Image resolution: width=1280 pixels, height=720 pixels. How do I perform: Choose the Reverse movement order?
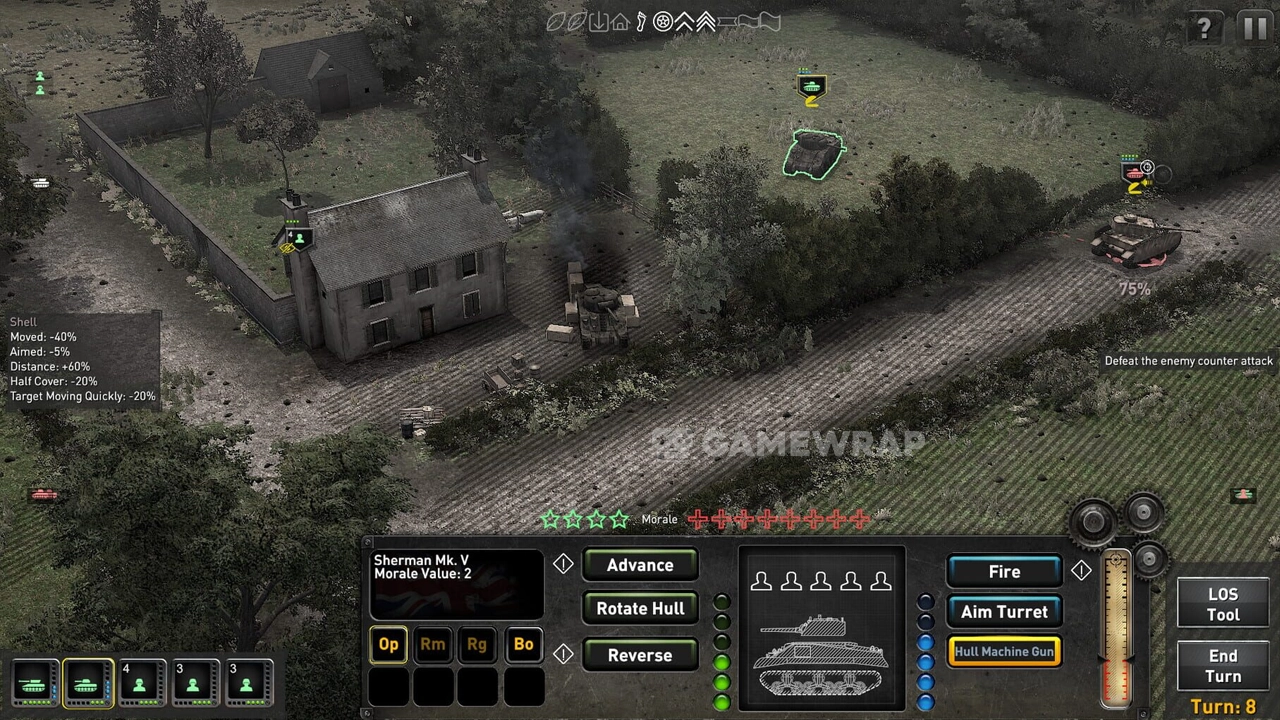click(640, 656)
